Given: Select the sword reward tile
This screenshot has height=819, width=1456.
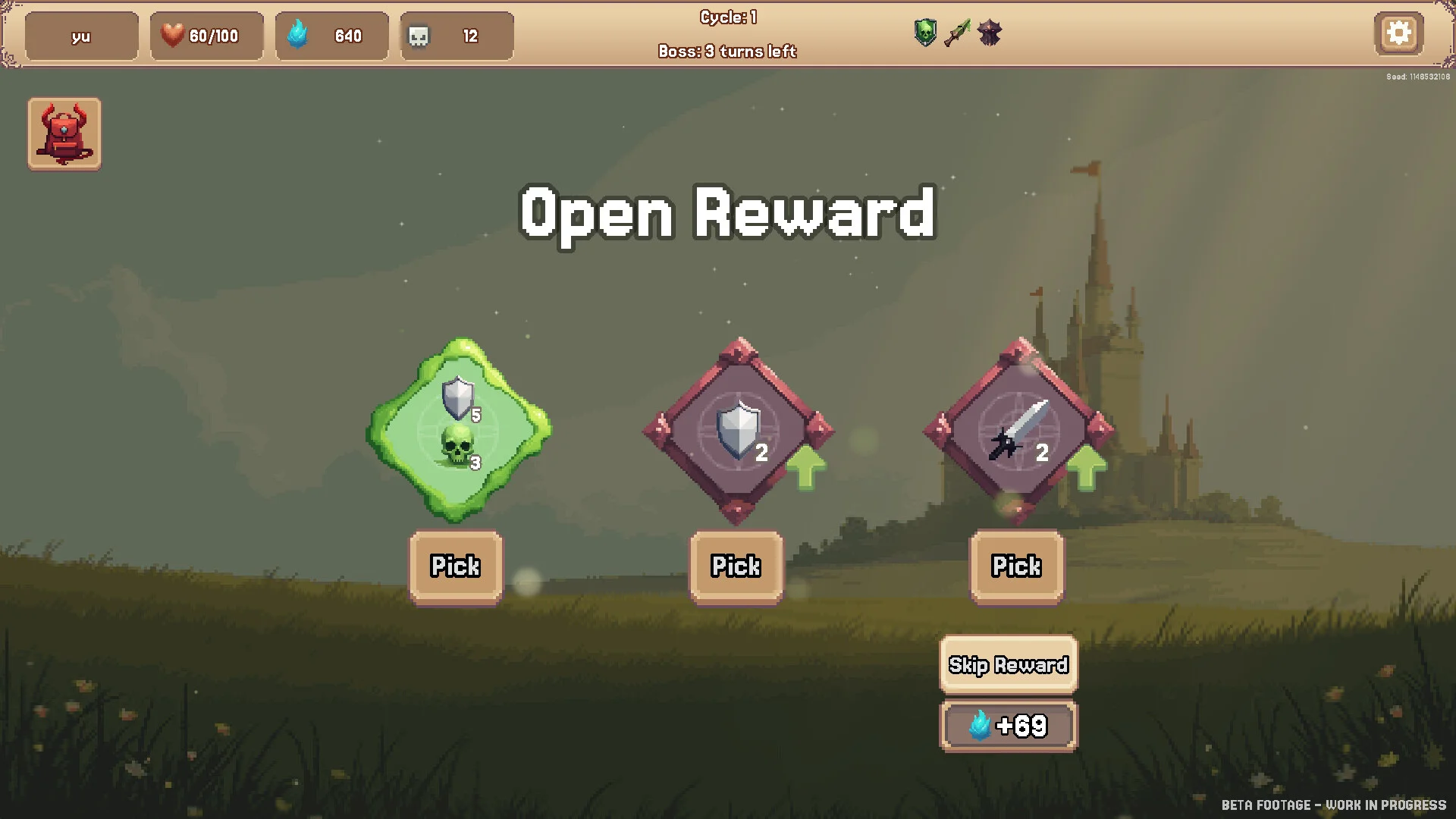Looking at the screenshot, I should (1018, 430).
